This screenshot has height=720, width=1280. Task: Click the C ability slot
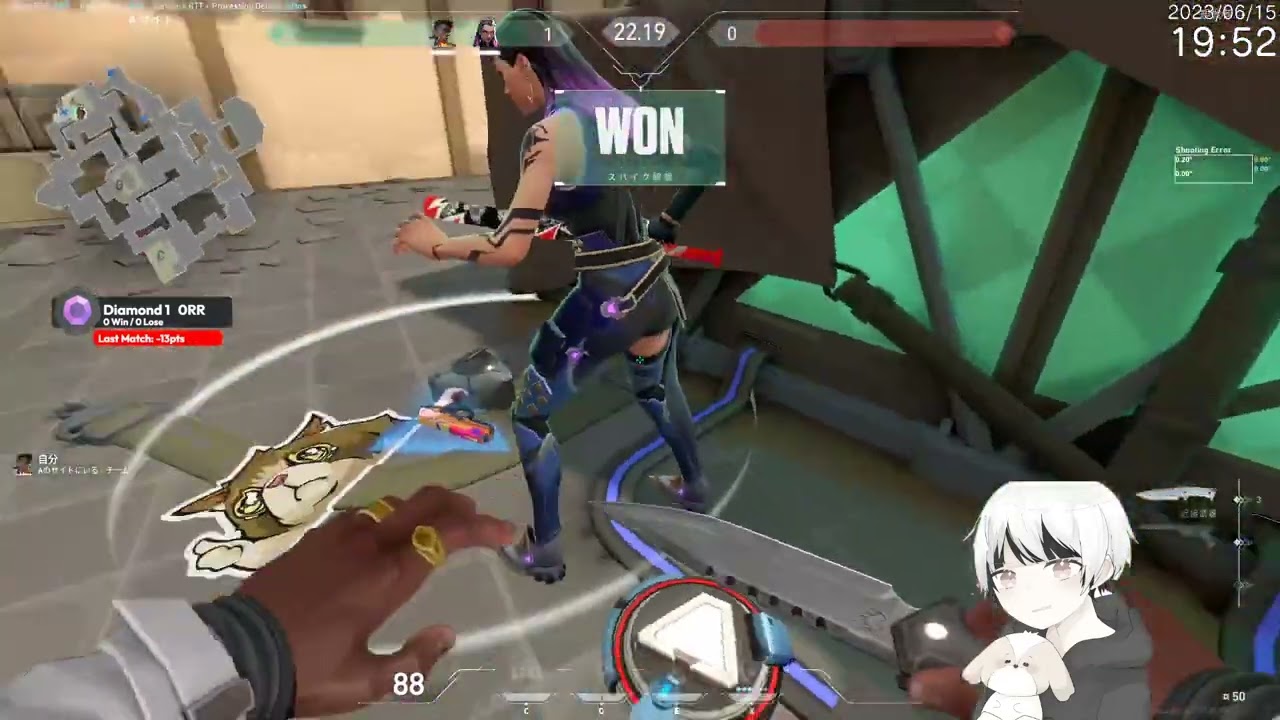pyautogui.click(x=526, y=699)
